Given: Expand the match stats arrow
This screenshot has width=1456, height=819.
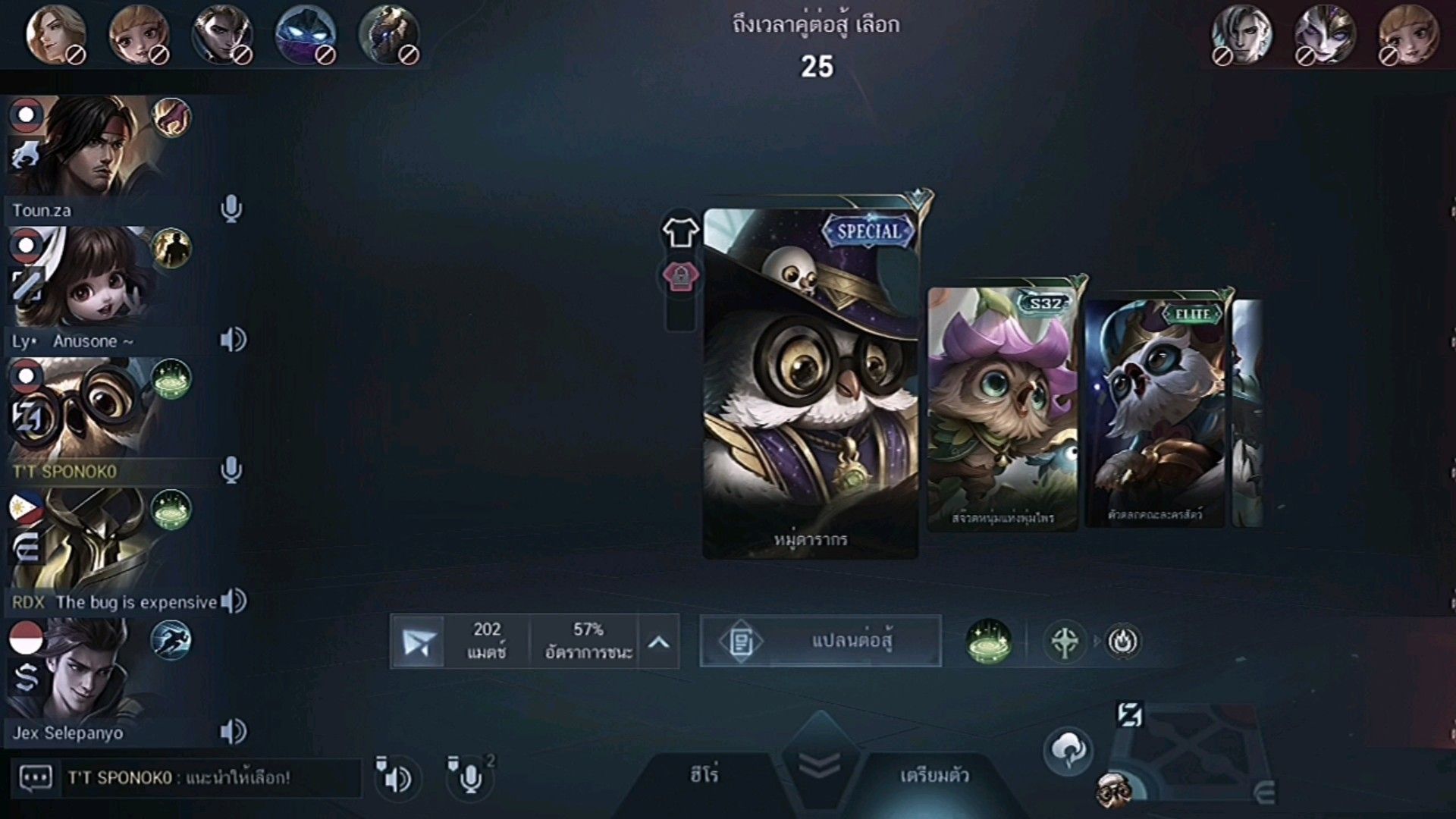Looking at the screenshot, I should (x=658, y=642).
